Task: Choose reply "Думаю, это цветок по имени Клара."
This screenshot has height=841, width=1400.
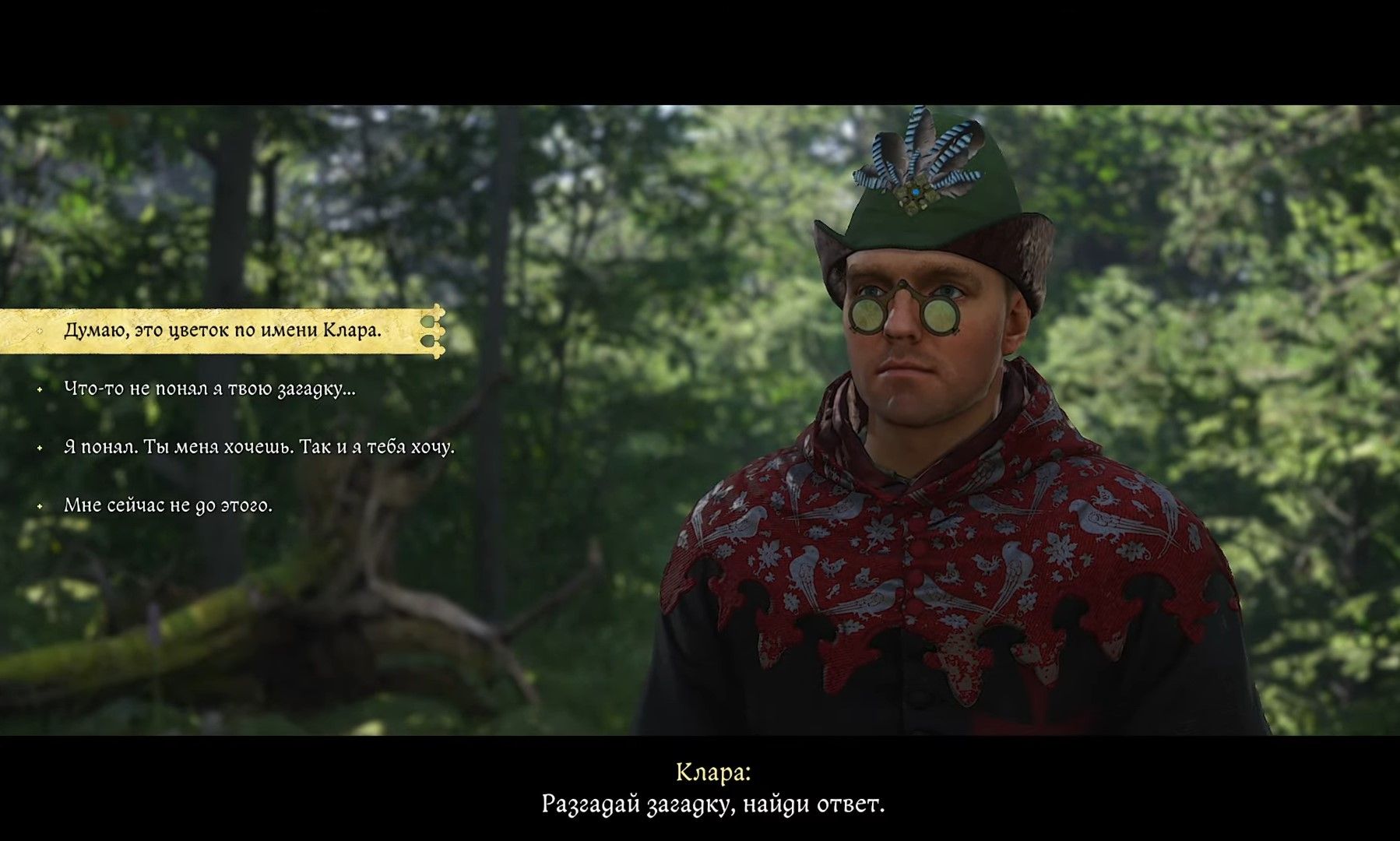Action: coord(223,330)
